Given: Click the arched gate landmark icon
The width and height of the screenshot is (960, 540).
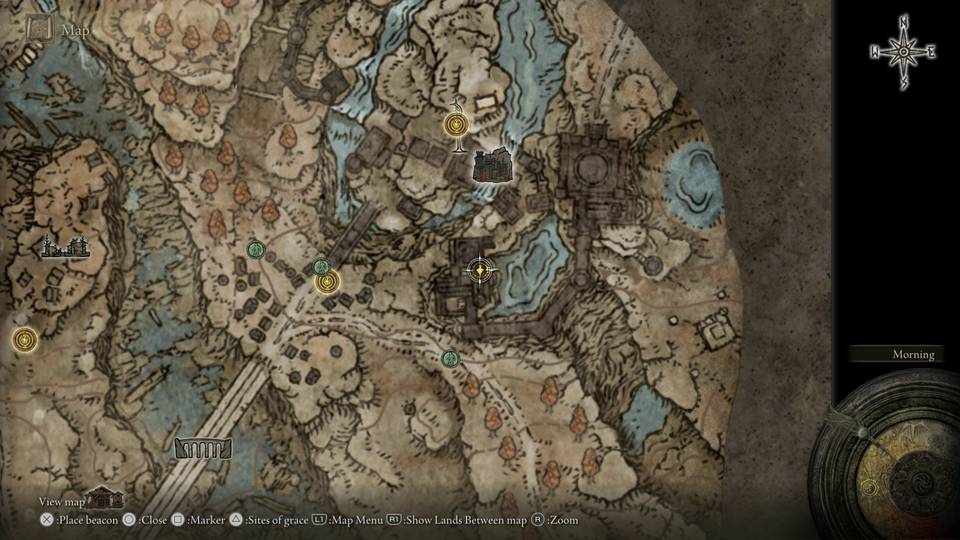Looking at the screenshot, I should pyautogui.click(x=203, y=449).
